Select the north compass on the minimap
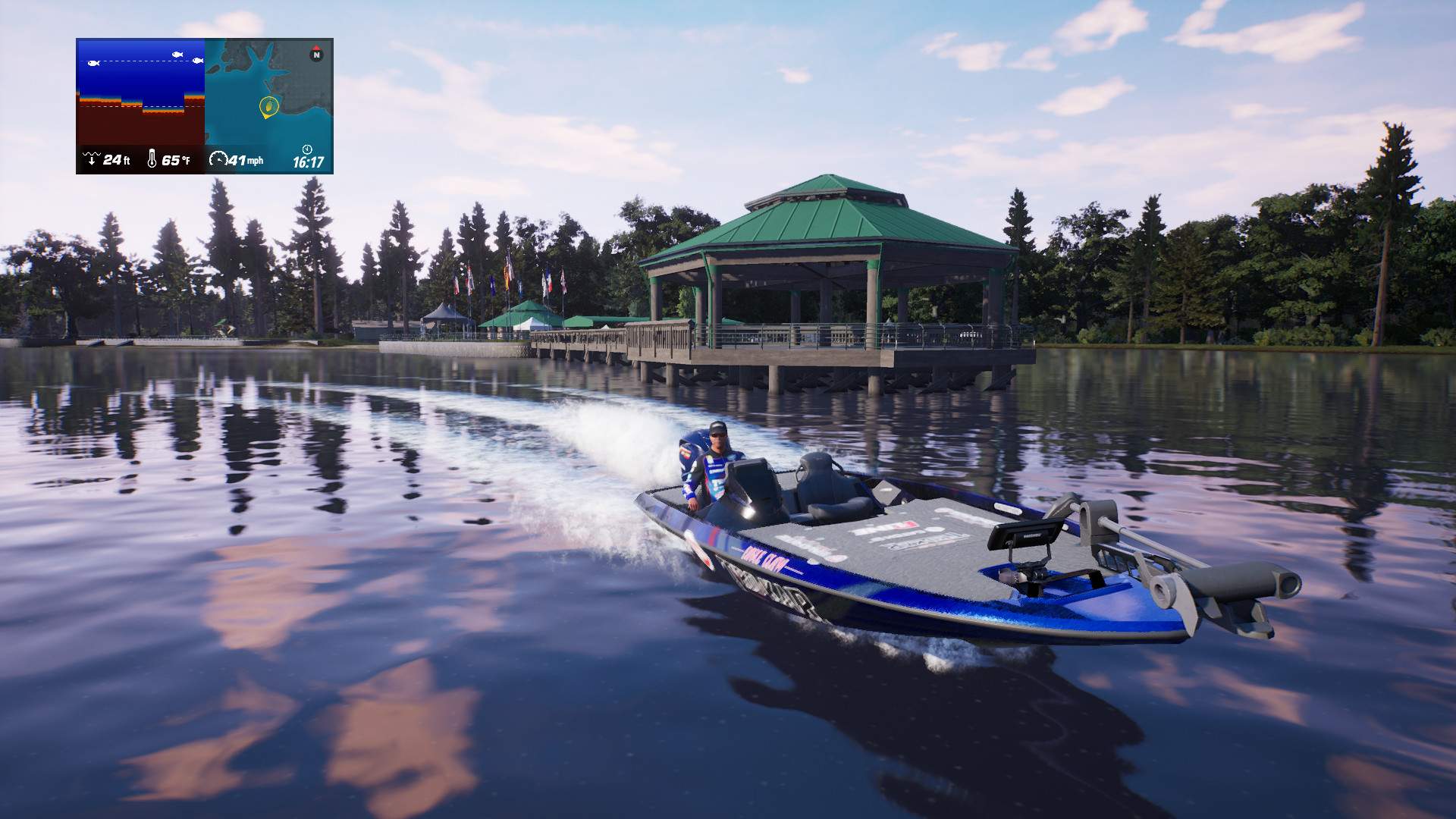The image size is (1456, 819). tap(317, 55)
